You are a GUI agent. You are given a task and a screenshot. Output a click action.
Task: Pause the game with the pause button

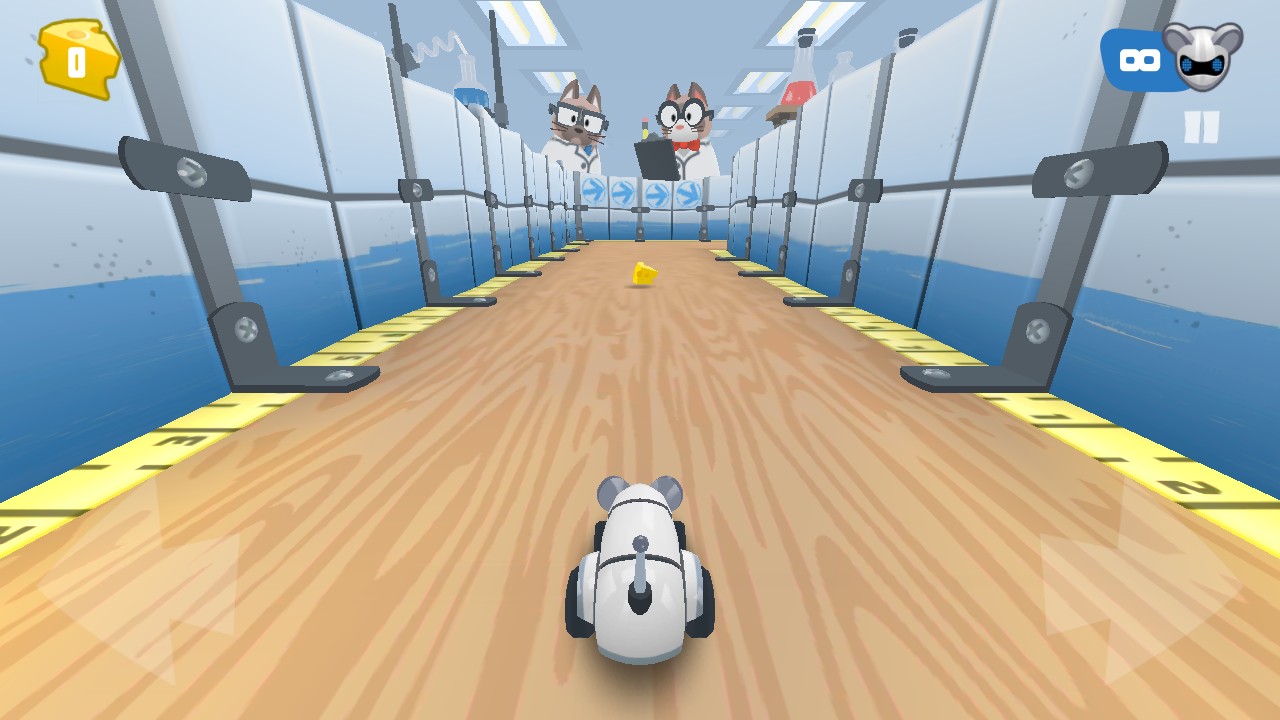click(x=1201, y=128)
